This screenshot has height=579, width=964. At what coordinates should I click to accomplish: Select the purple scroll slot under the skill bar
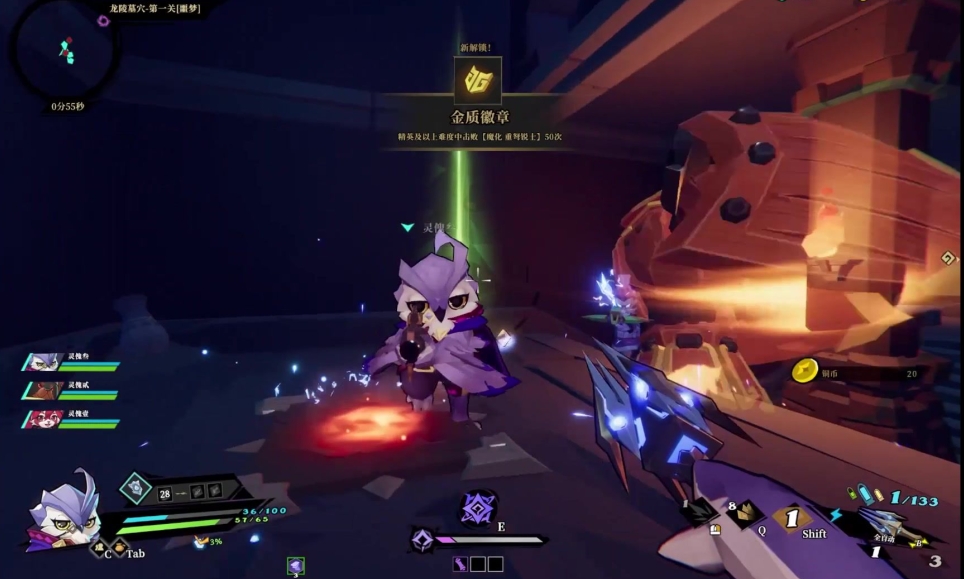coord(461,564)
